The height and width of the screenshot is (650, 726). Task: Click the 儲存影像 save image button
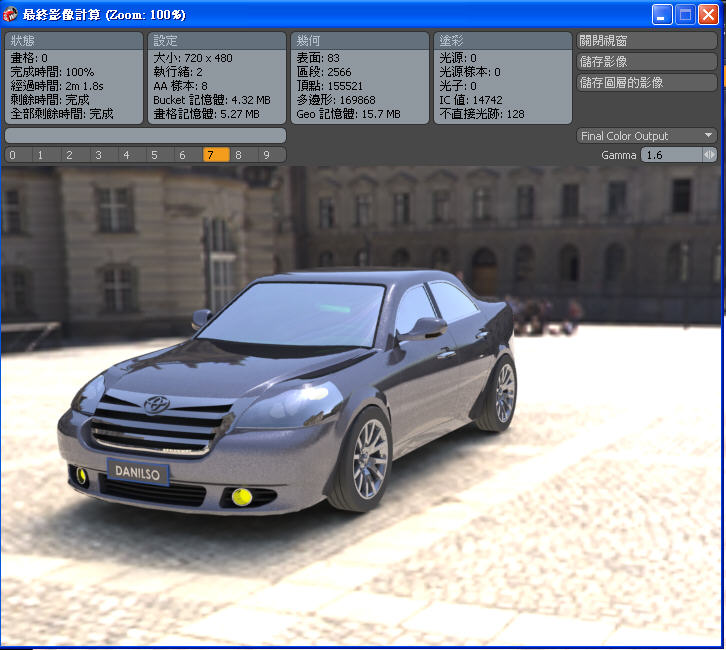(647, 62)
